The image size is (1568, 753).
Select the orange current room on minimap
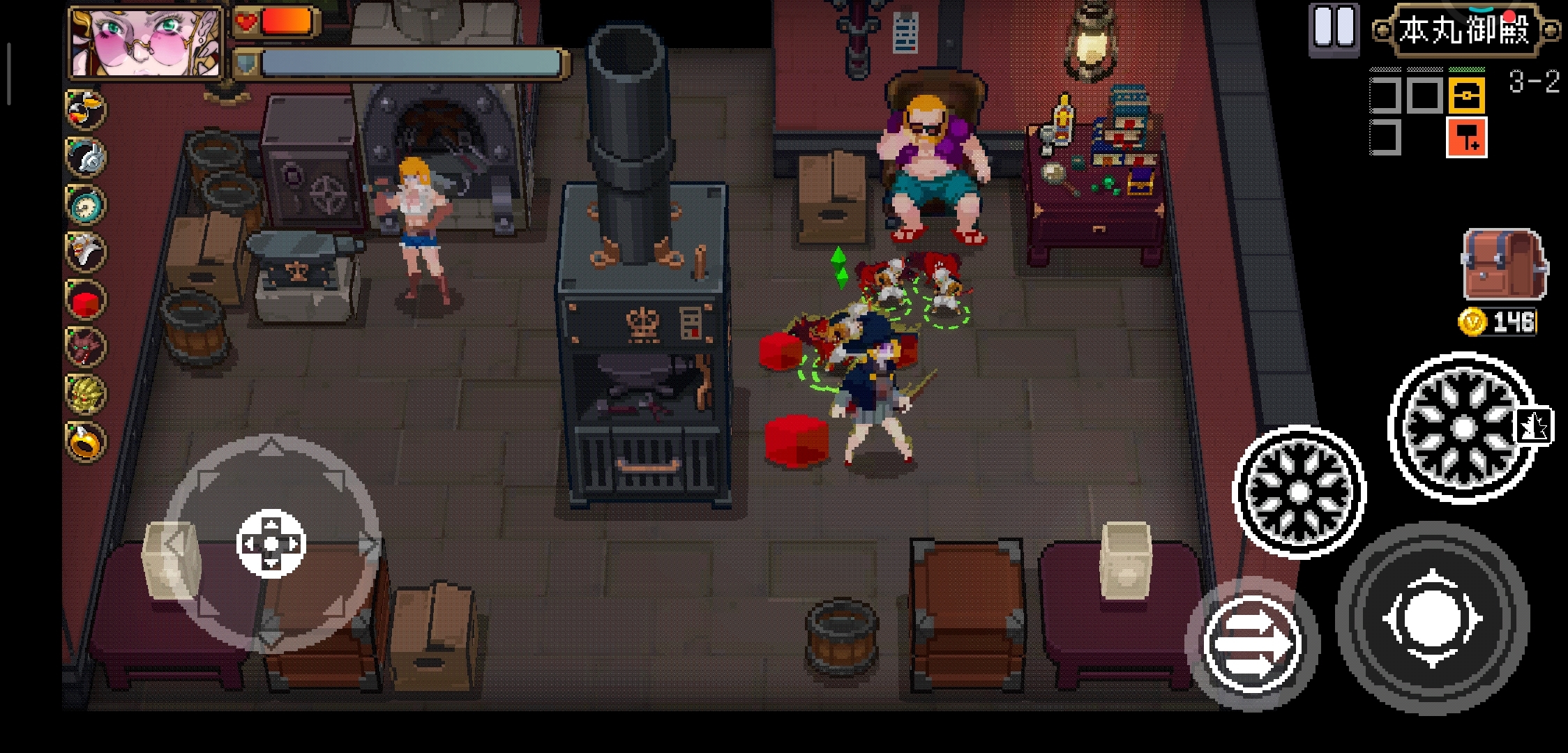1466,137
